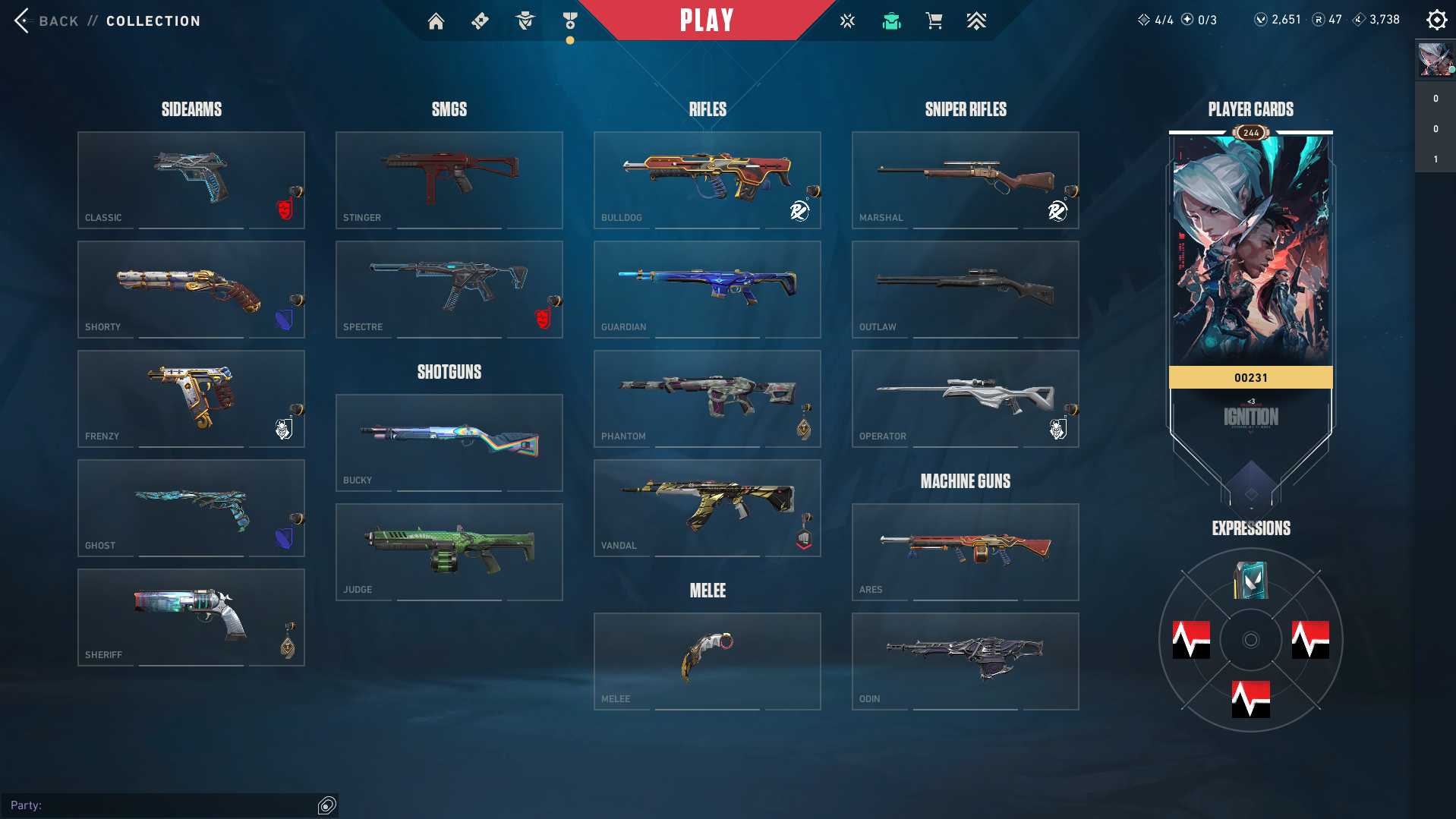Open the Odin machine gun slot
This screenshot has width=1456, height=819.
(x=966, y=661)
